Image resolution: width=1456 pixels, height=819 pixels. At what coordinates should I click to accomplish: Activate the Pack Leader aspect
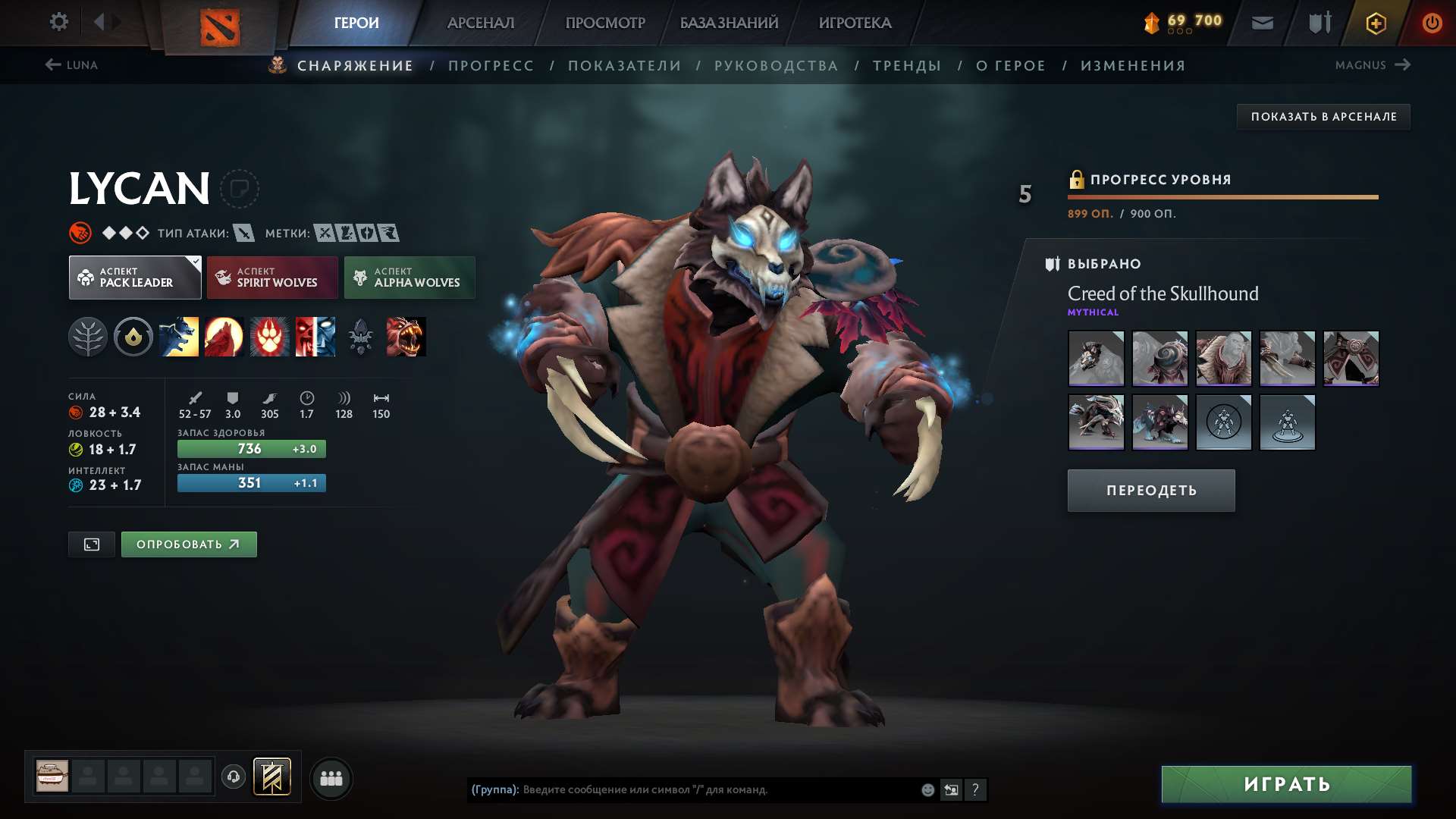(134, 278)
